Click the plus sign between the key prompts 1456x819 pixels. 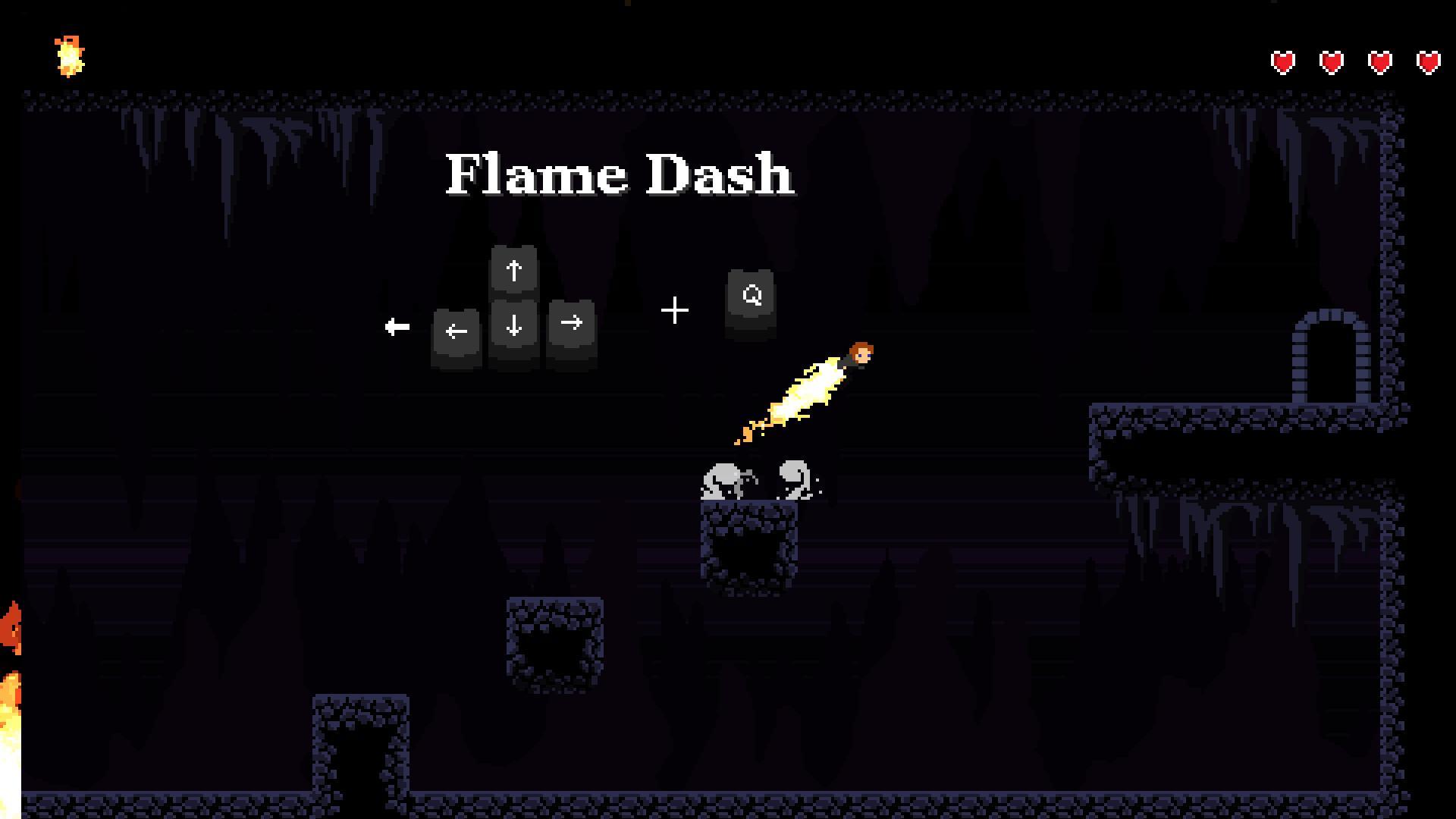click(x=674, y=309)
